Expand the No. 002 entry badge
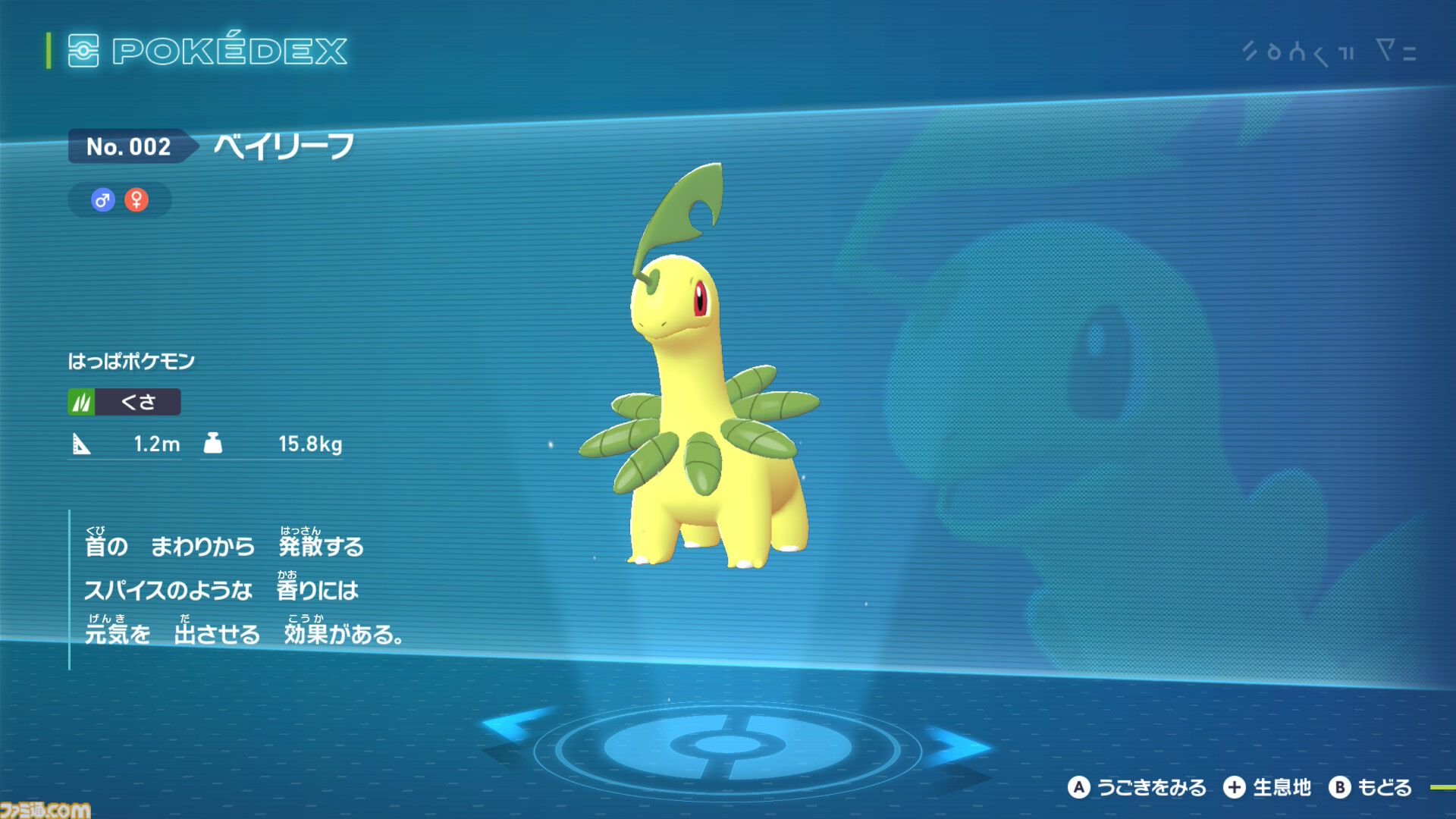The height and width of the screenshot is (819, 1456). 129,148
